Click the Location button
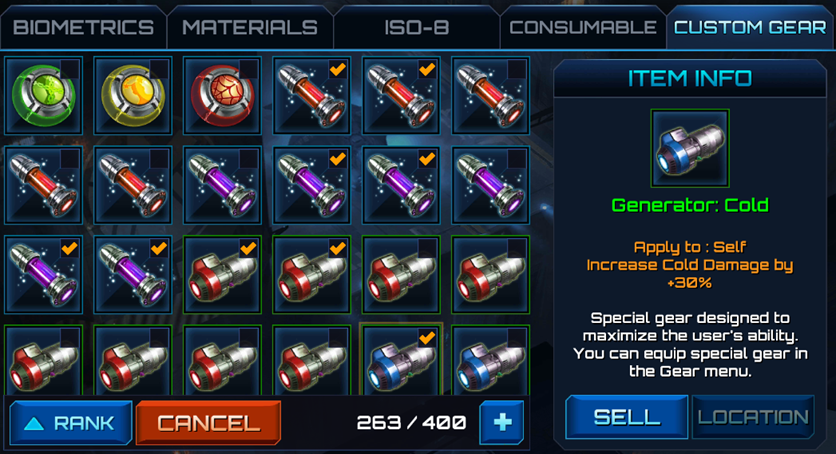This screenshot has height=454, width=836. pos(752,417)
